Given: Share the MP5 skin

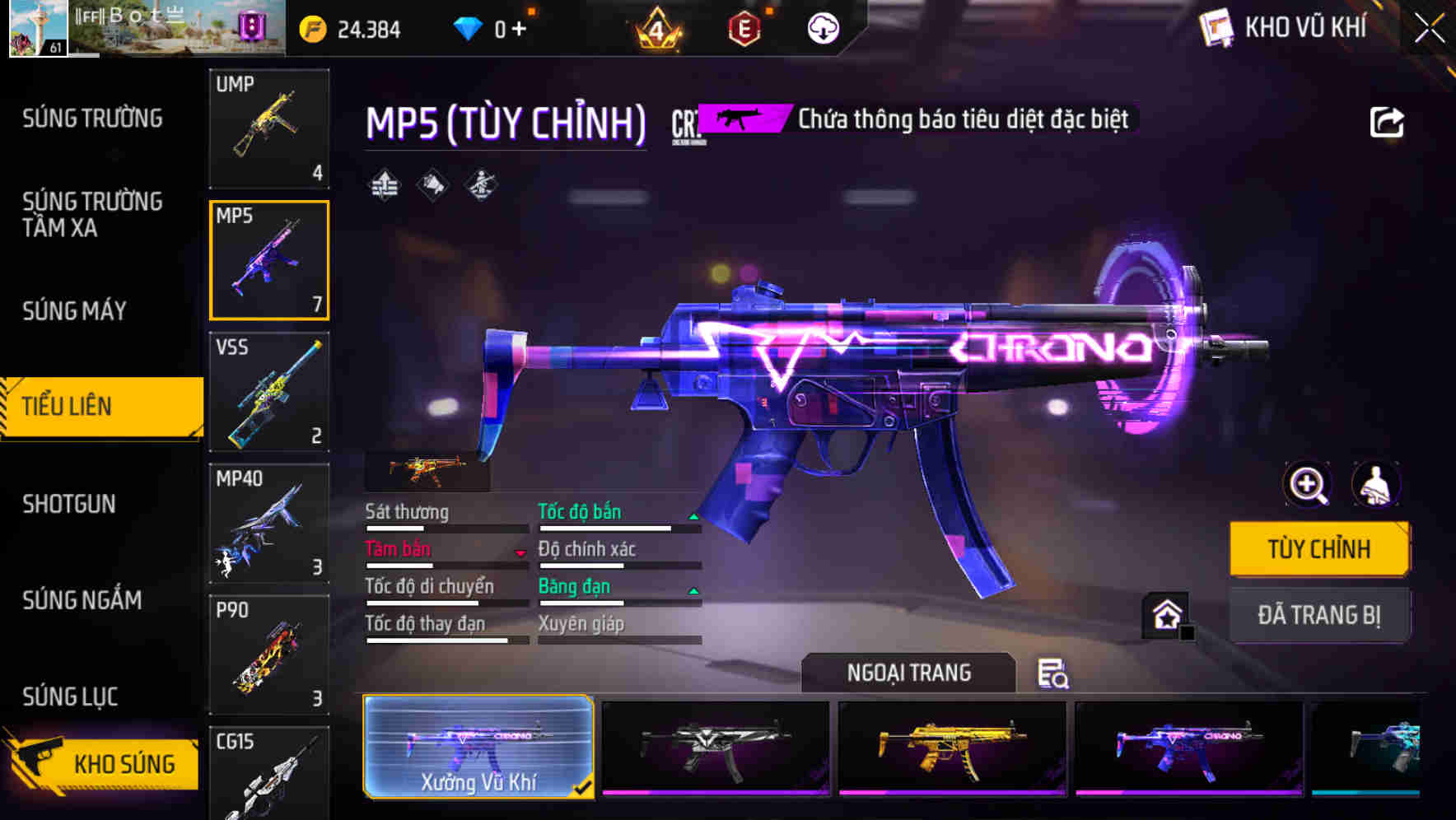Looking at the screenshot, I should pyautogui.click(x=1387, y=123).
